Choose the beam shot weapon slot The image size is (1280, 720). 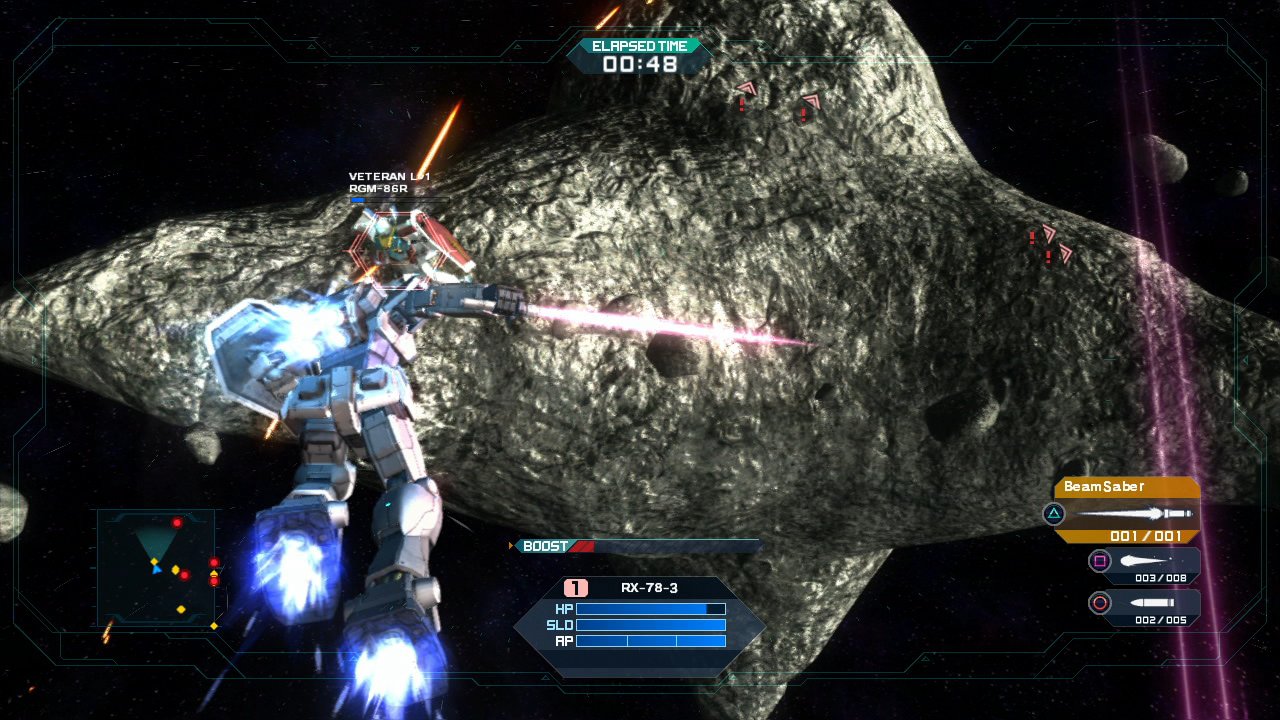click(1145, 564)
